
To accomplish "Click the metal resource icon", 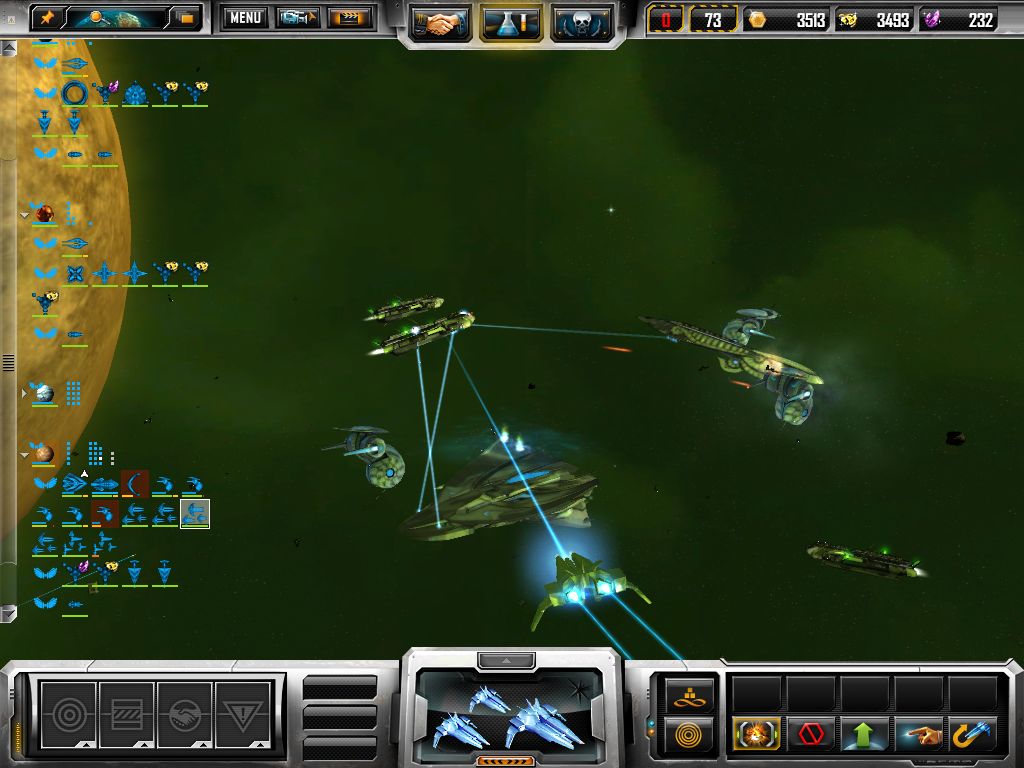I will (x=757, y=20).
